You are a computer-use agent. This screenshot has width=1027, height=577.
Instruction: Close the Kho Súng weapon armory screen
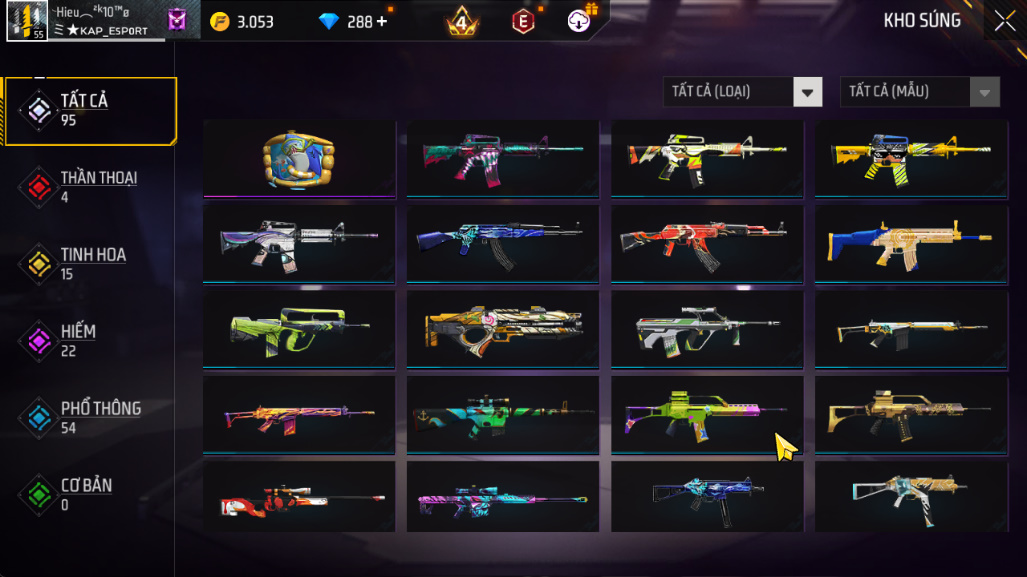pyautogui.click(x=1004, y=21)
